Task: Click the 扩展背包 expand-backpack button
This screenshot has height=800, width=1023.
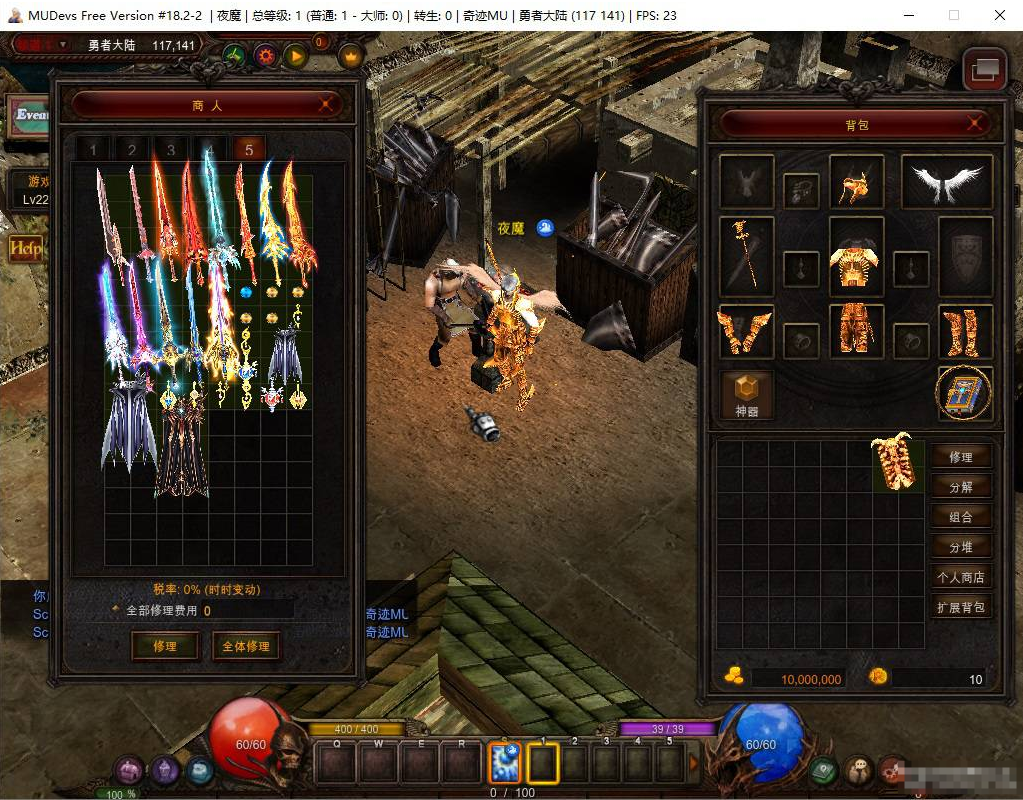Action: [961, 607]
